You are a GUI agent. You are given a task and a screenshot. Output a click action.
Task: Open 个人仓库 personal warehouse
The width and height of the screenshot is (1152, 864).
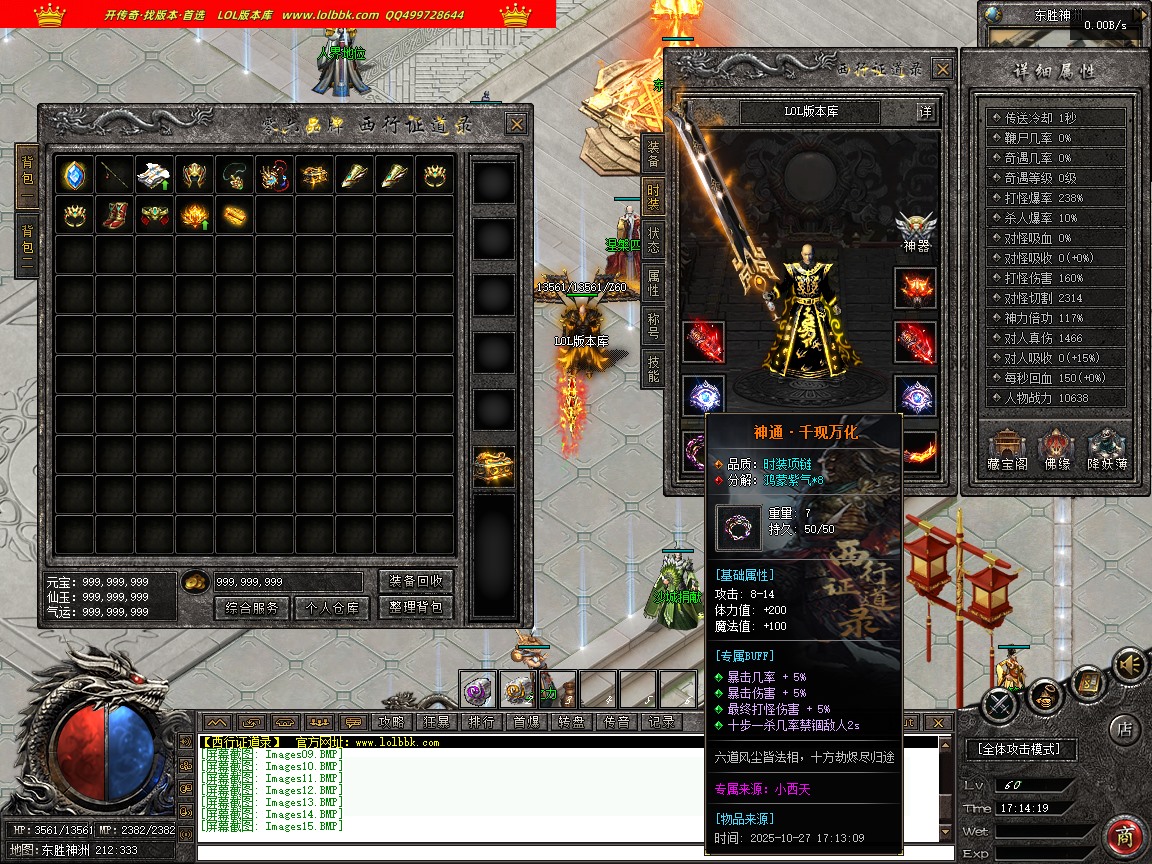point(332,607)
